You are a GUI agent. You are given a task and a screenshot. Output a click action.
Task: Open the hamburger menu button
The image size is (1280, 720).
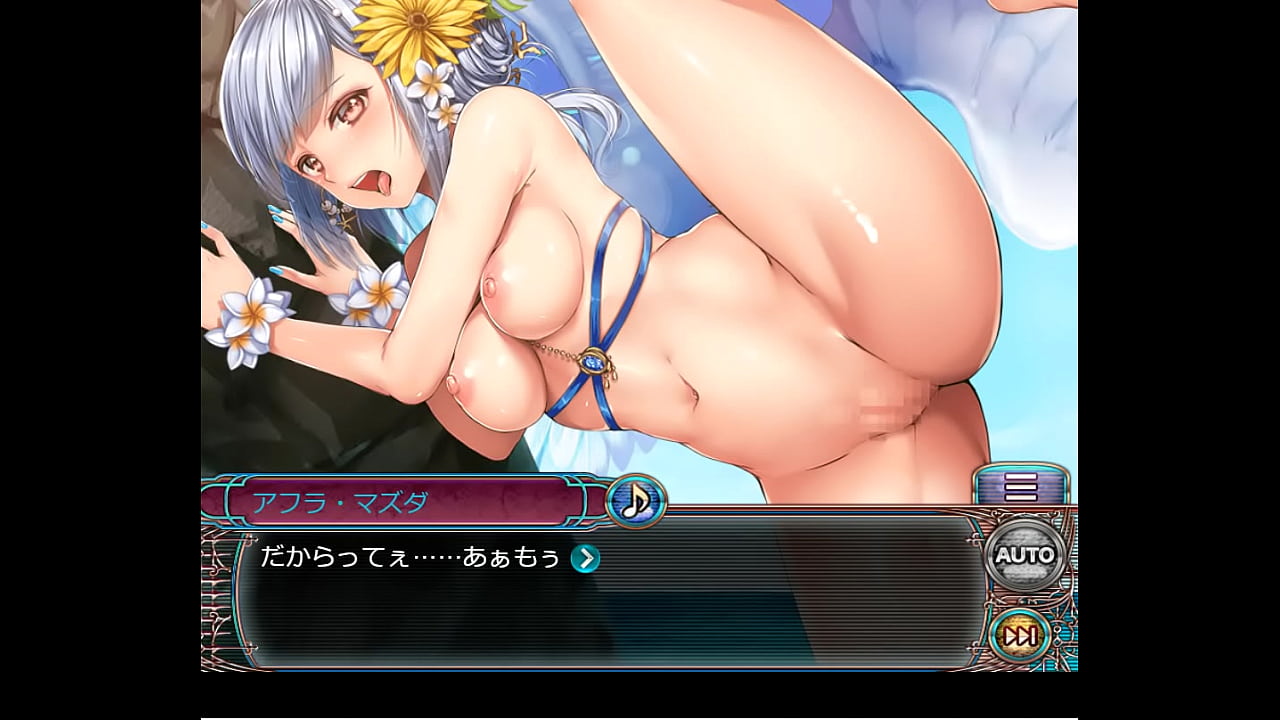pyautogui.click(x=1021, y=487)
